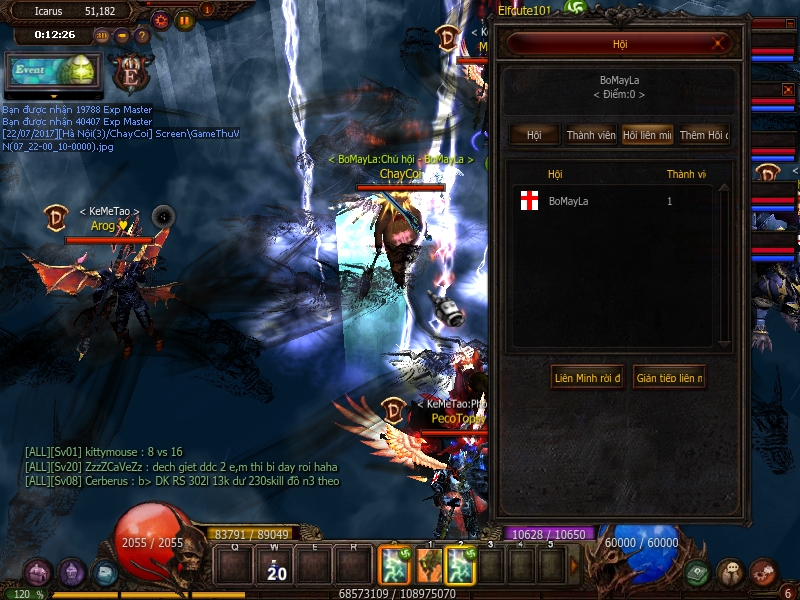Open the Thành viên members tab
Screen dimensions: 800x600
[x=591, y=135]
